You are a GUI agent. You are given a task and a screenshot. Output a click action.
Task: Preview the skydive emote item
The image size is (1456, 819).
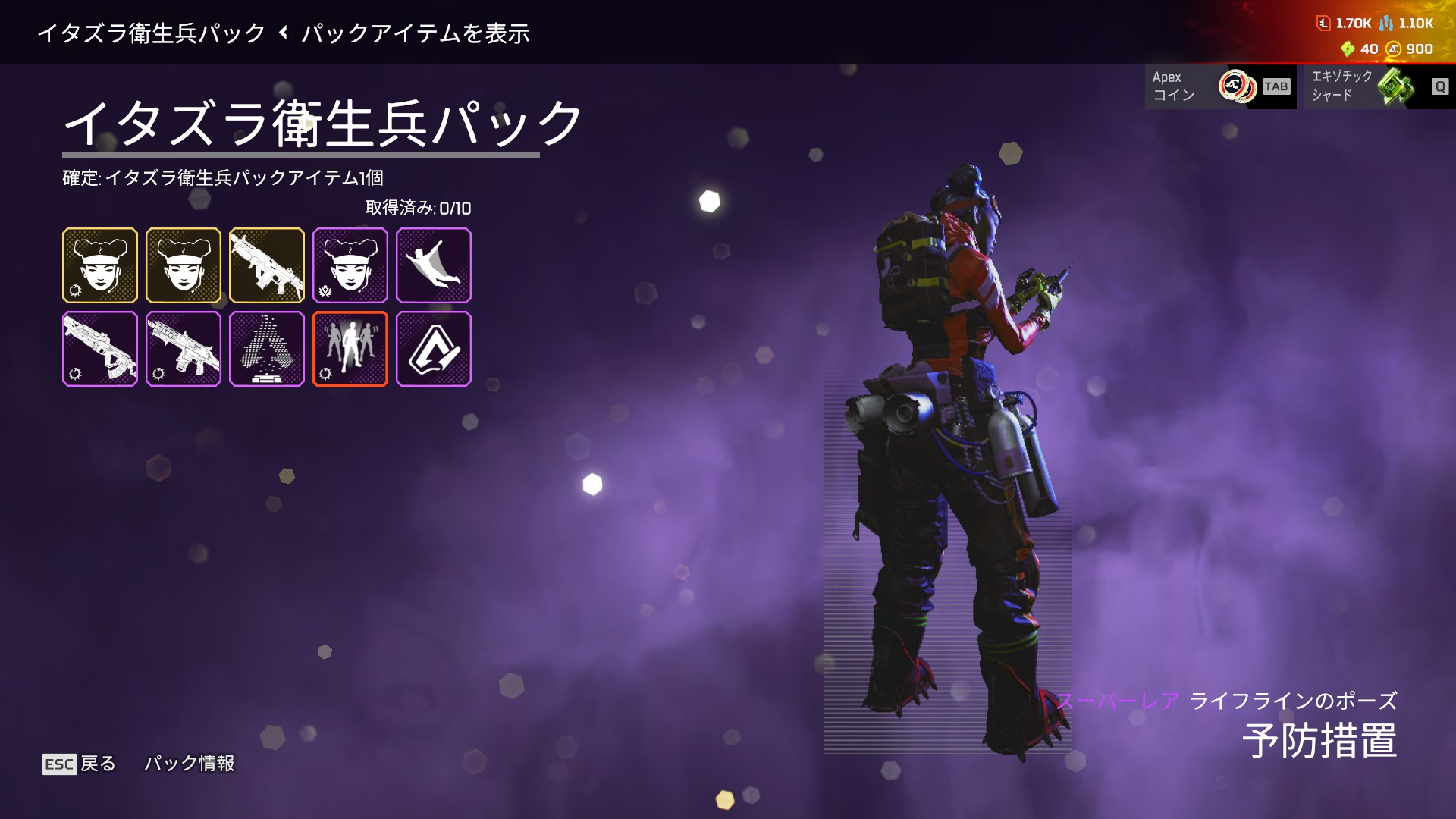pyautogui.click(x=434, y=265)
